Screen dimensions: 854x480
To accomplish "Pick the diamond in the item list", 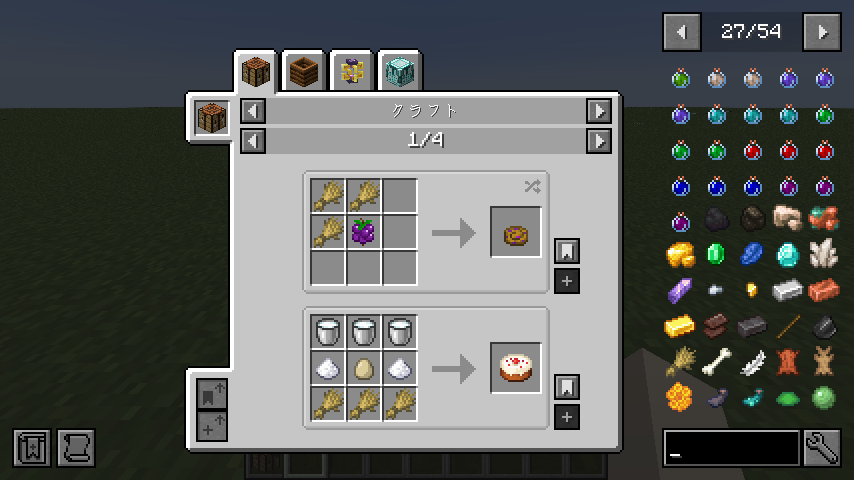I will pyautogui.click(x=789, y=255).
